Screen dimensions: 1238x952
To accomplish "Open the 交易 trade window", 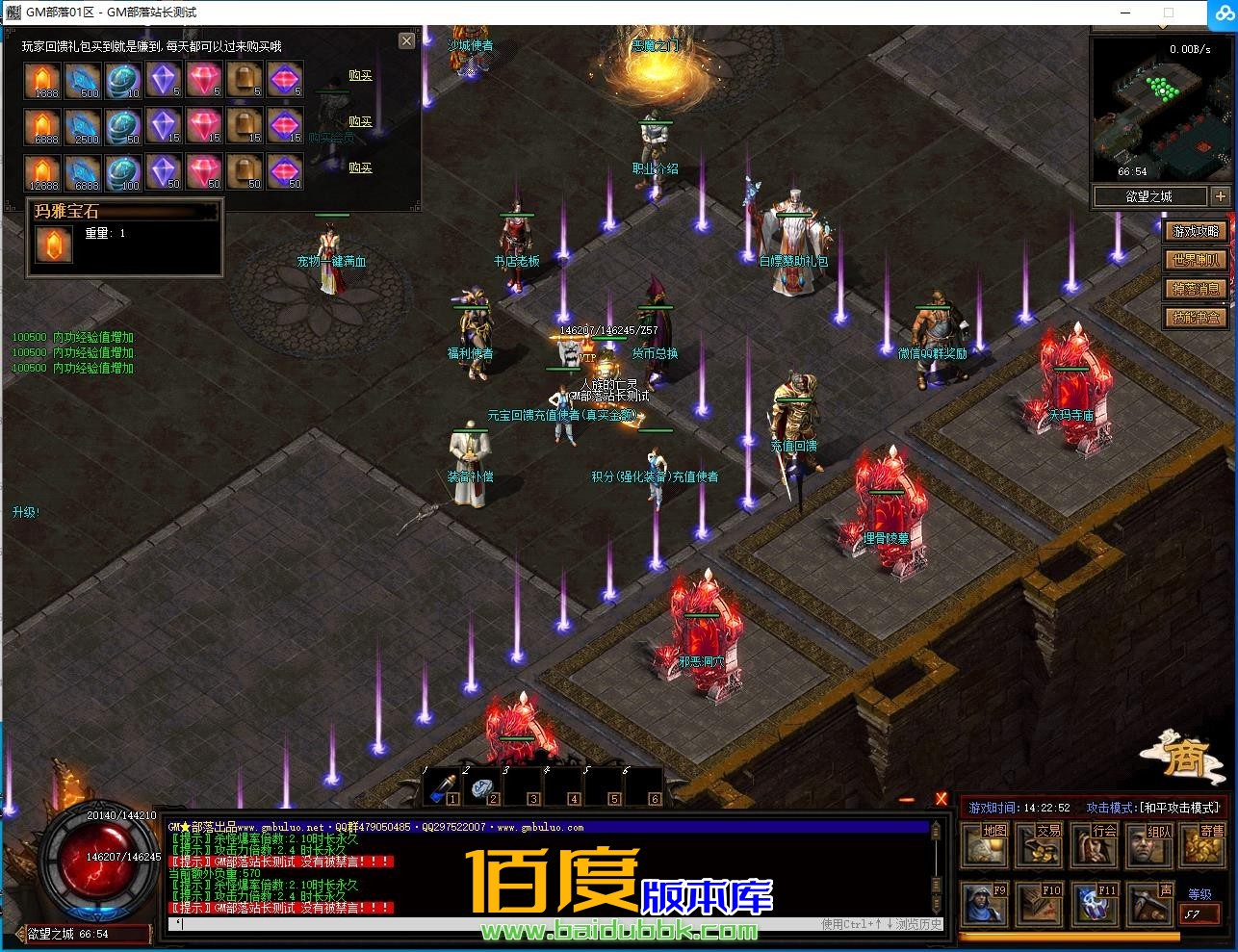I will [x=1039, y=845].
